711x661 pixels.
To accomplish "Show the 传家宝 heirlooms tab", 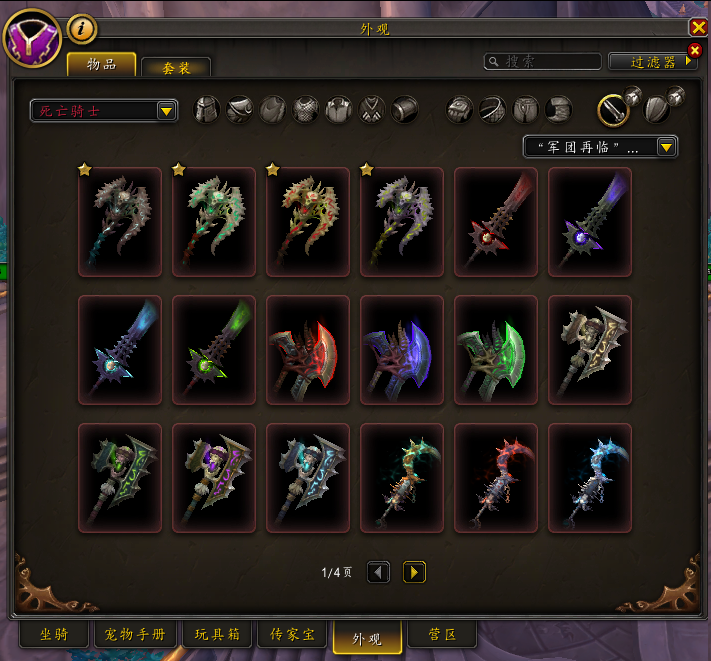I will [292, 634].
